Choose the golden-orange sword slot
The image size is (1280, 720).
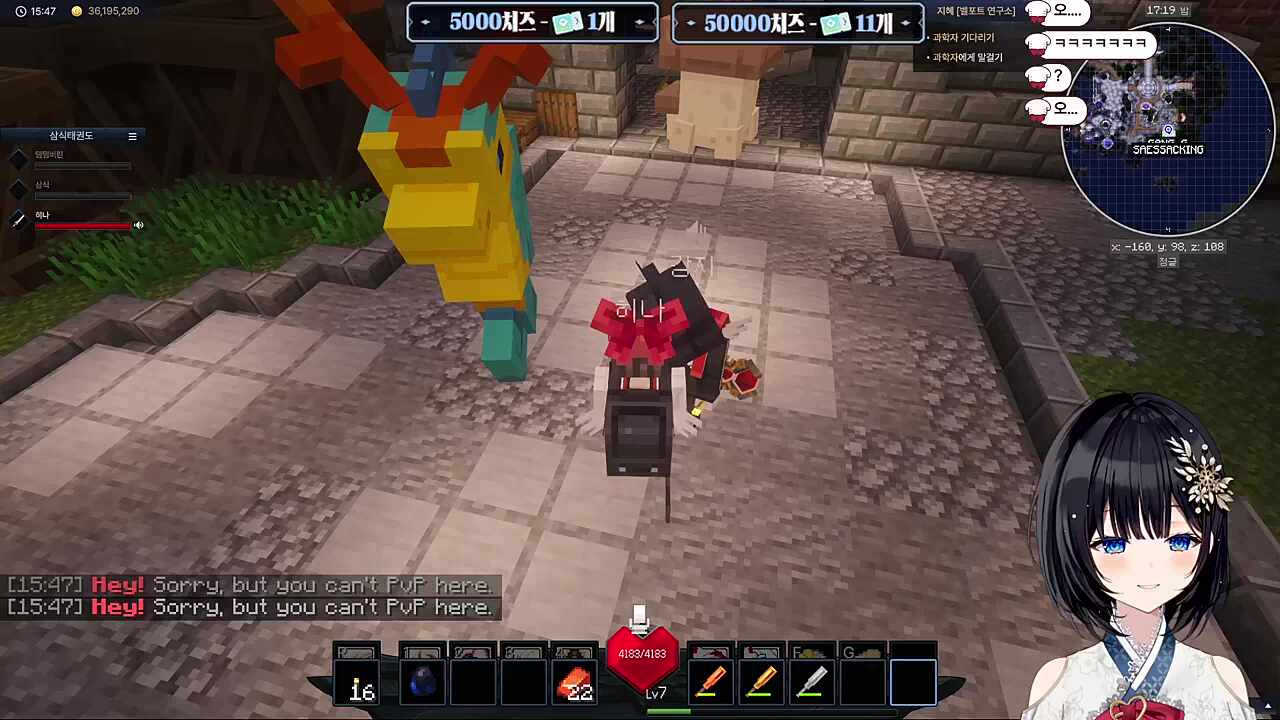pyautogui.click(x=761, y=683)
